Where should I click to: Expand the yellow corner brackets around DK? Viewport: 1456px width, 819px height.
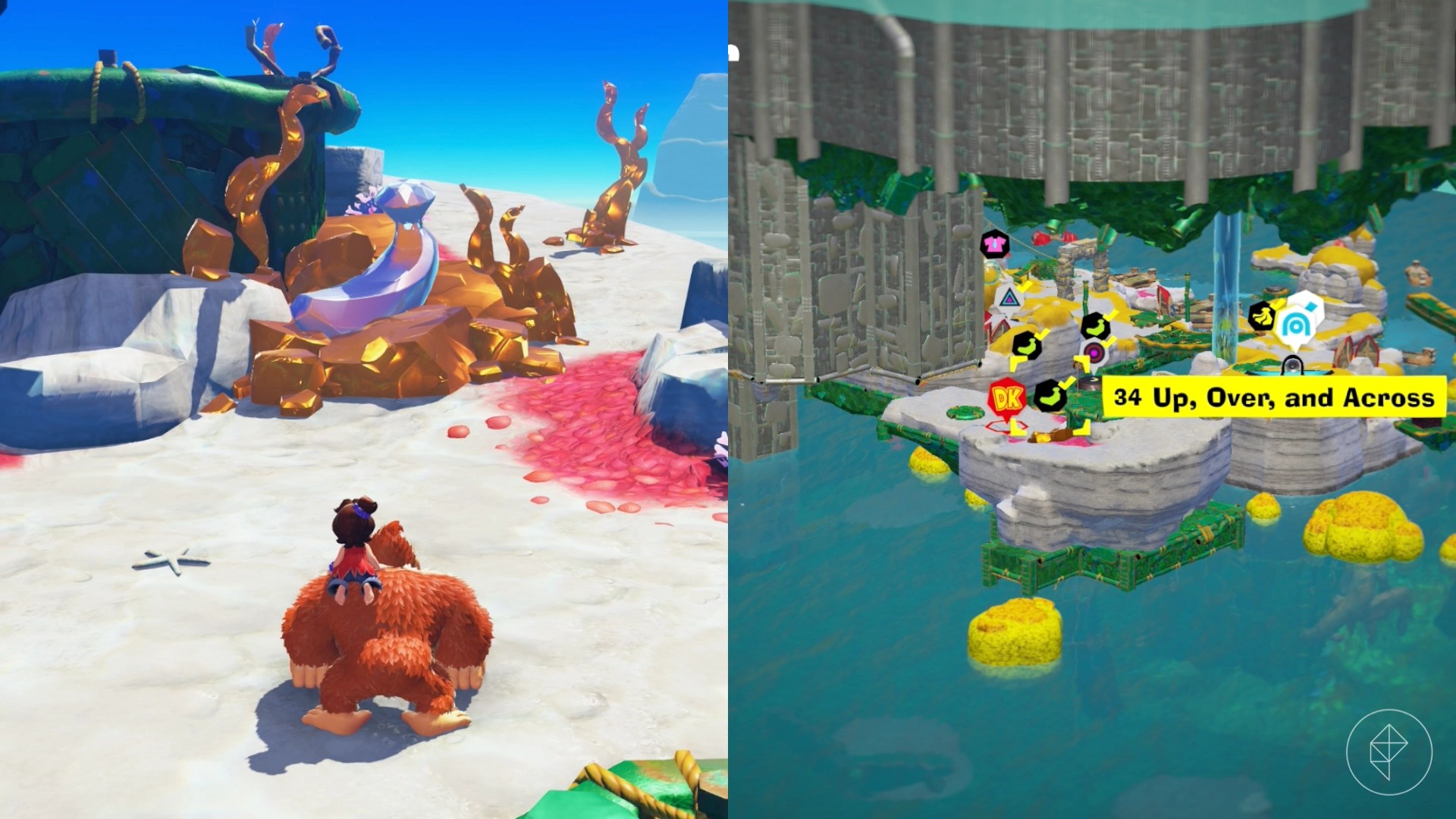1017,365
